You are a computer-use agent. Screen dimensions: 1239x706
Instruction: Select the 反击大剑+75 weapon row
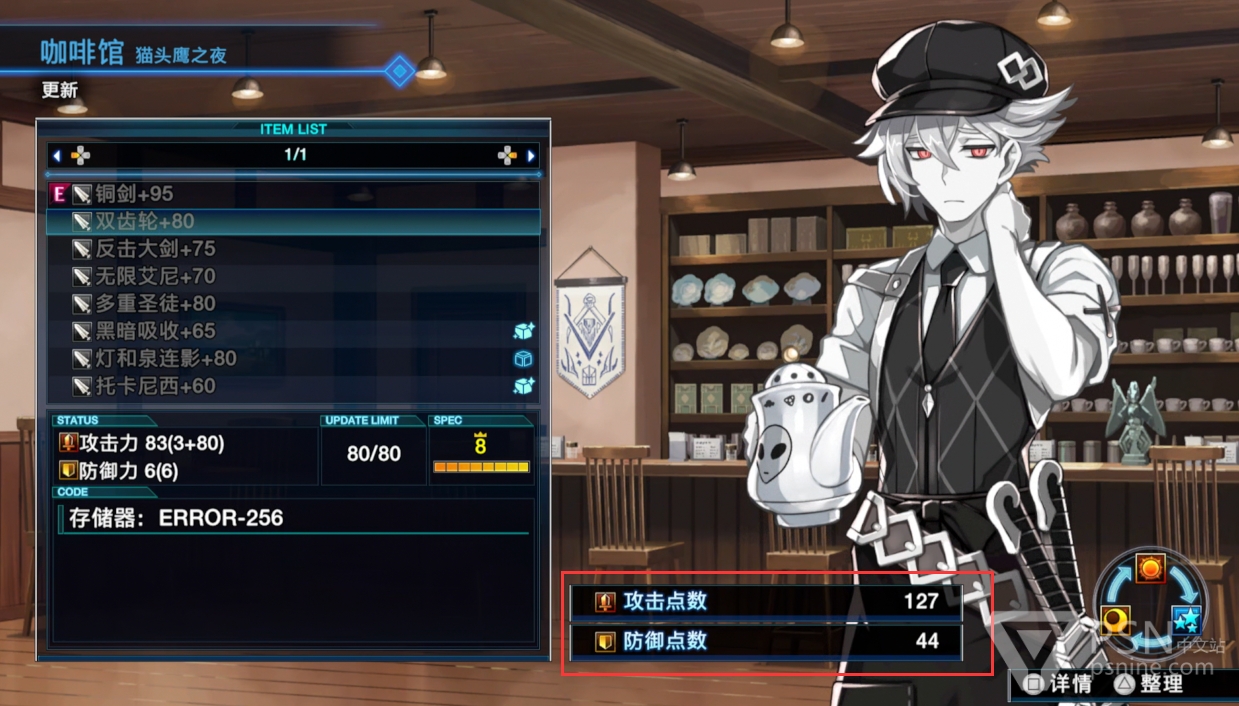tap(155, 249)
